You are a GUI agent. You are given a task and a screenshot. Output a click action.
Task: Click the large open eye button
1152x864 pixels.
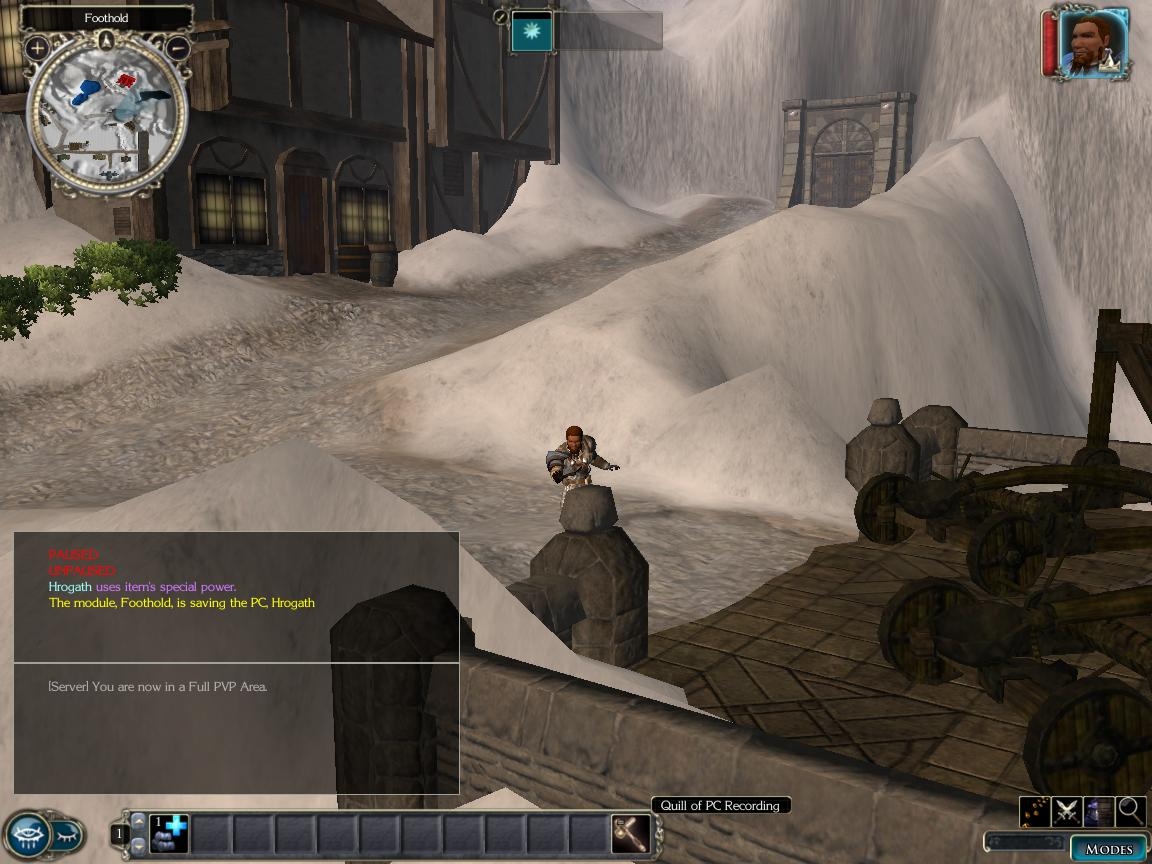[x=27, y=834]
